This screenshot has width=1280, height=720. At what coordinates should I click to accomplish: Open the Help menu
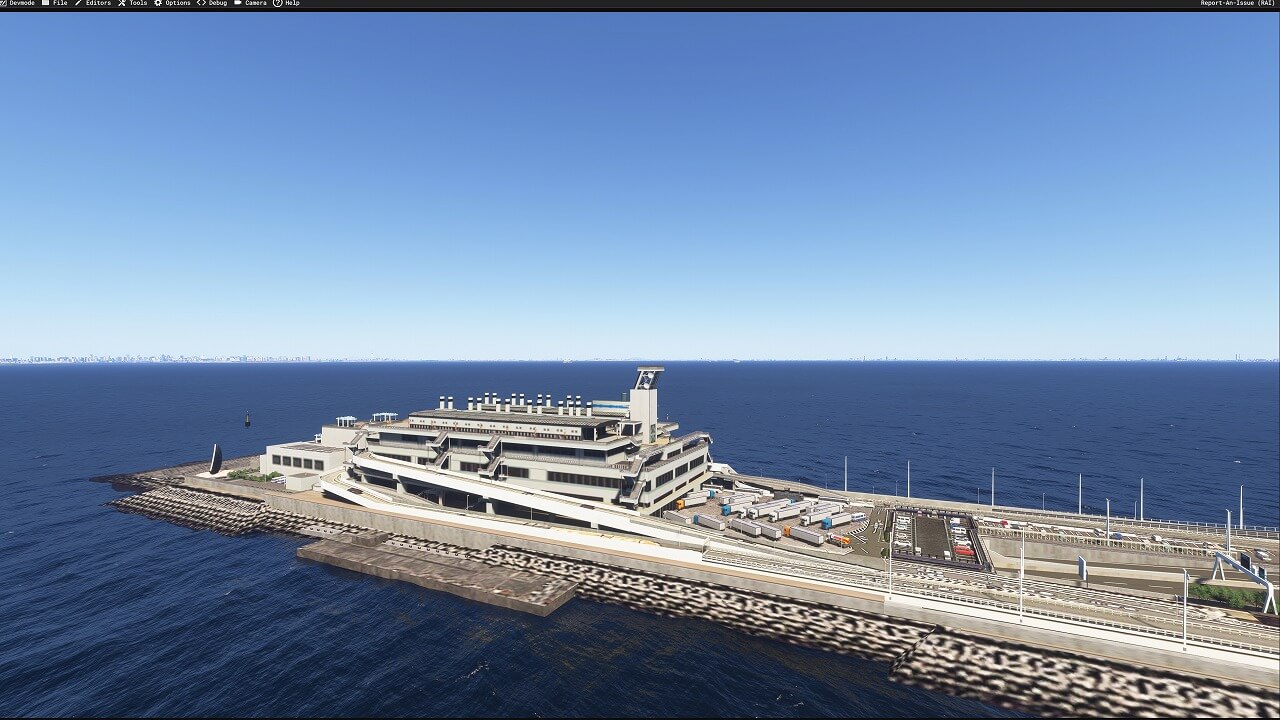coord(291,3)
